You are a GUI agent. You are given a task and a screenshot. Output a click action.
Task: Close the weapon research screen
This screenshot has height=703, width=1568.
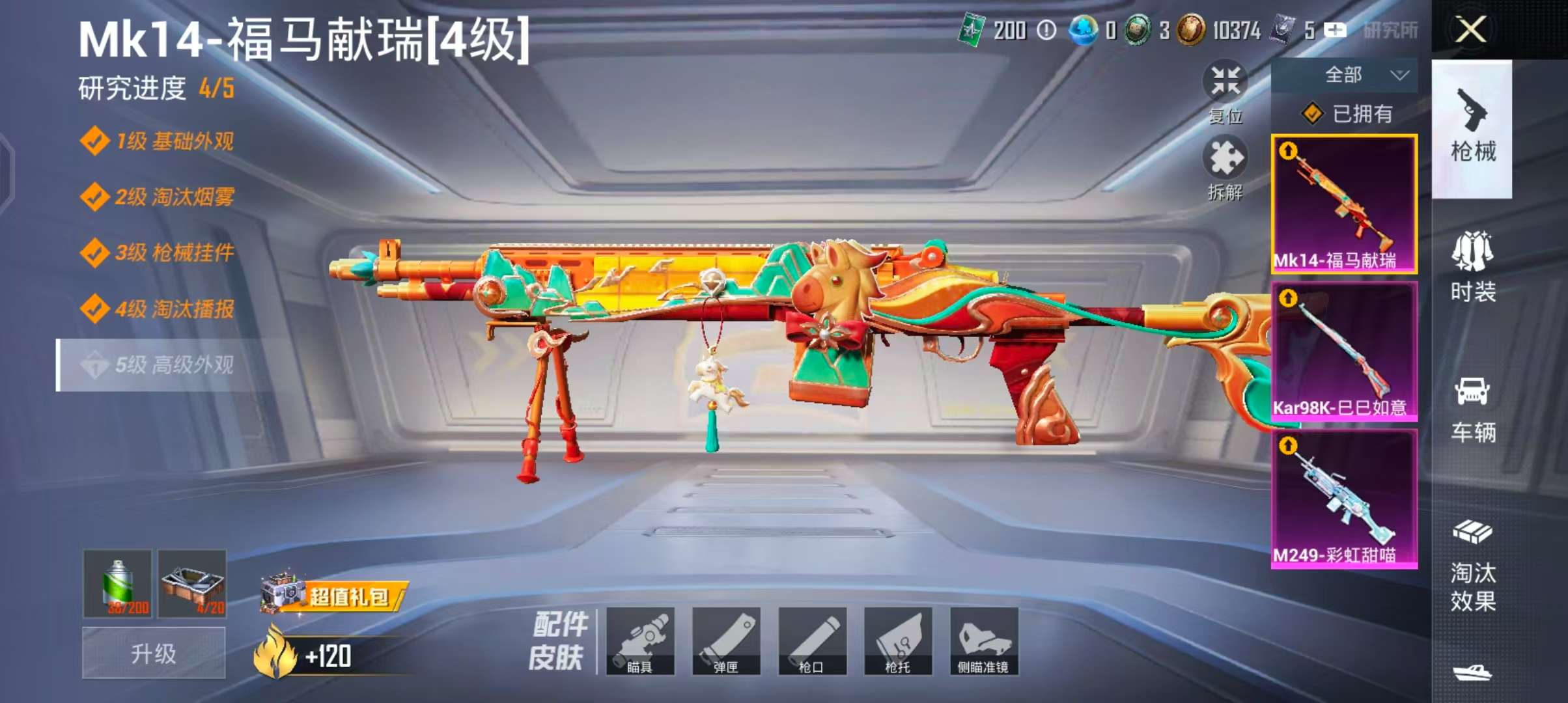[1470, 30]
